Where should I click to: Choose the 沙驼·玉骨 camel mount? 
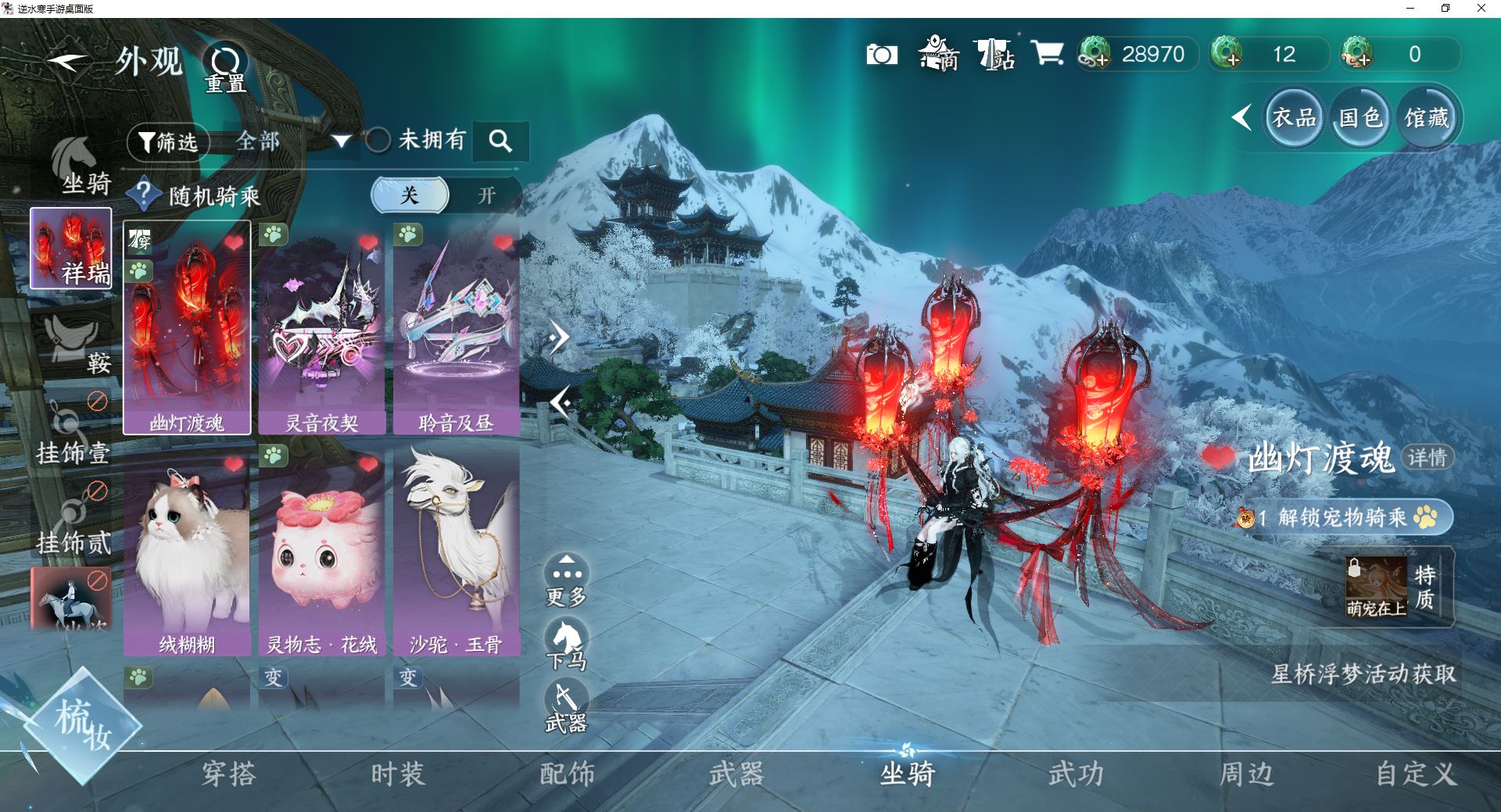[457, 551]
